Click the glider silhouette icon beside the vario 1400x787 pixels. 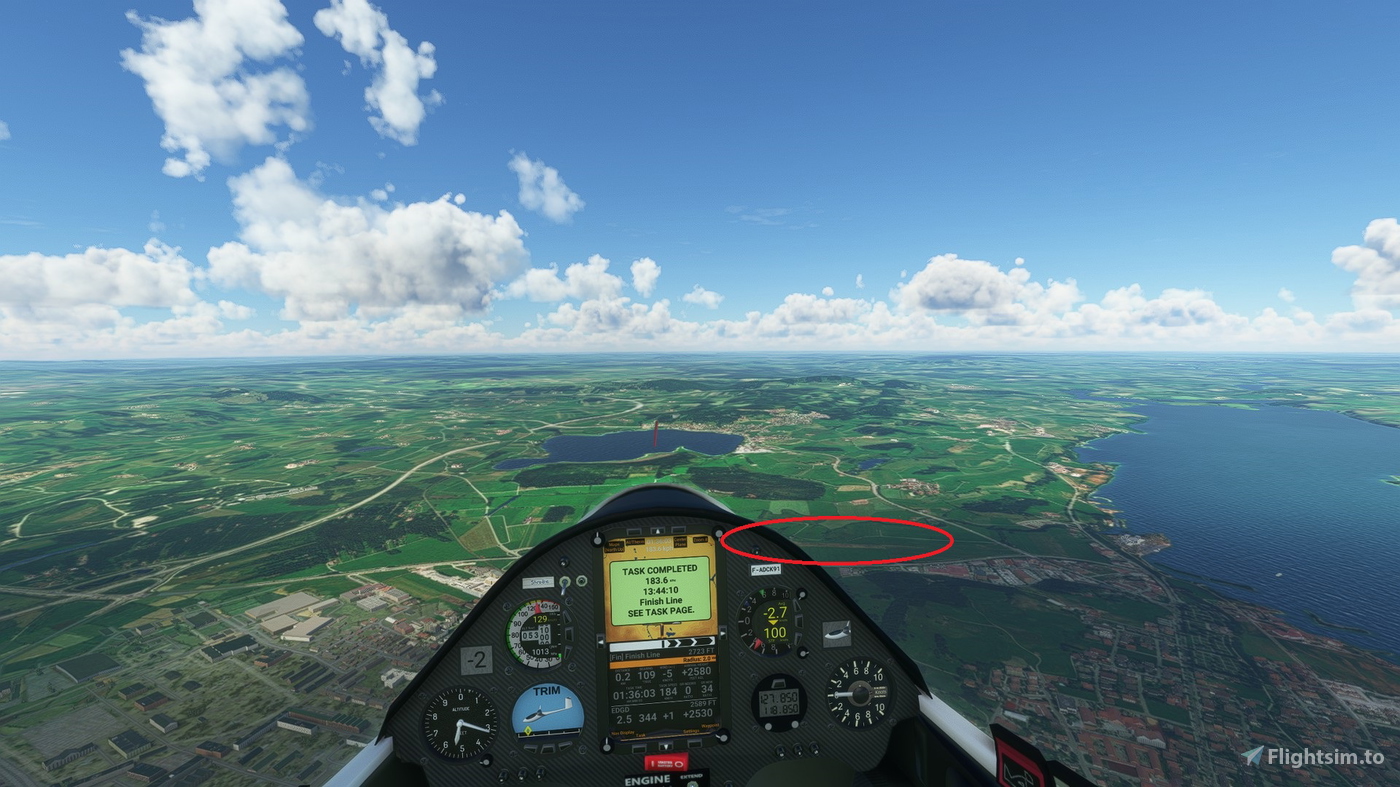coord(837,632)
